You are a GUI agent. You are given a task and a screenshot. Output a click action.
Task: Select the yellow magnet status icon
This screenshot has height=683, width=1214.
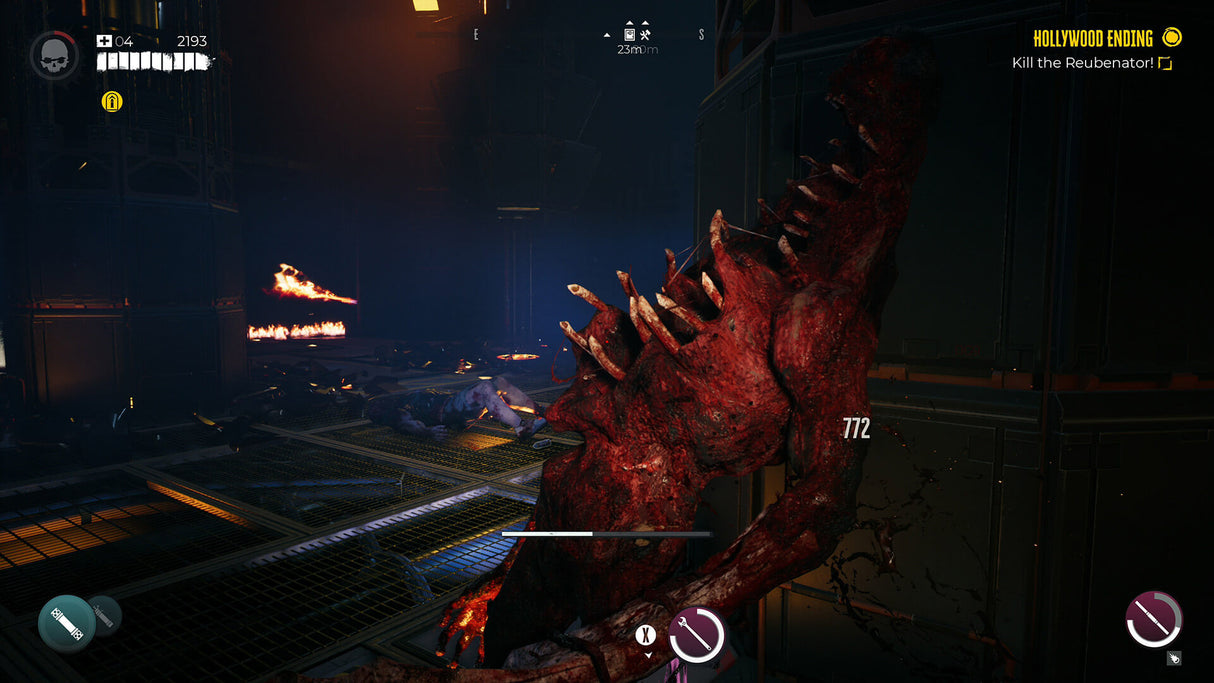click(112, 101)
